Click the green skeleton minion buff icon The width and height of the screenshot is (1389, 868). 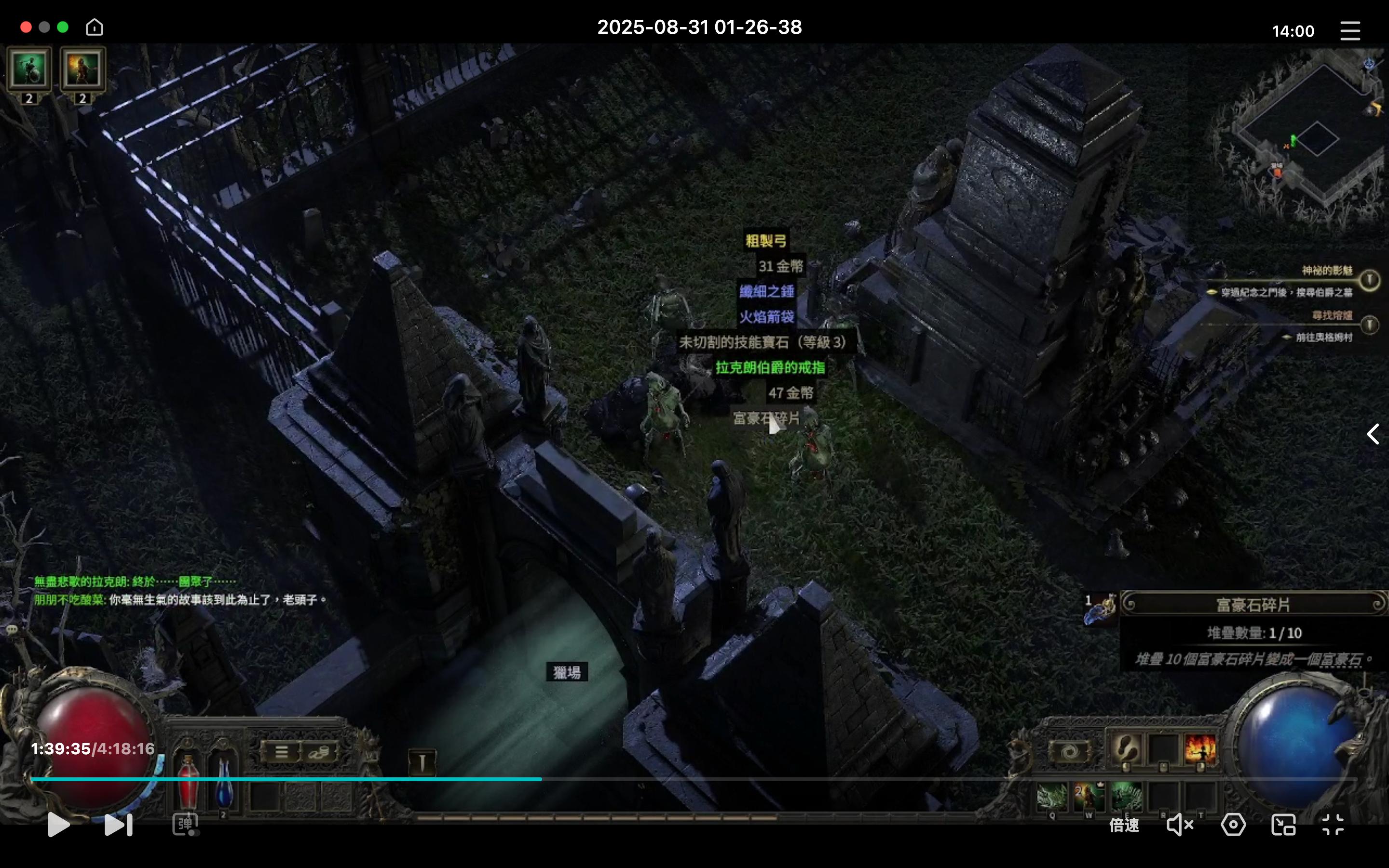(x=29, y=70)
